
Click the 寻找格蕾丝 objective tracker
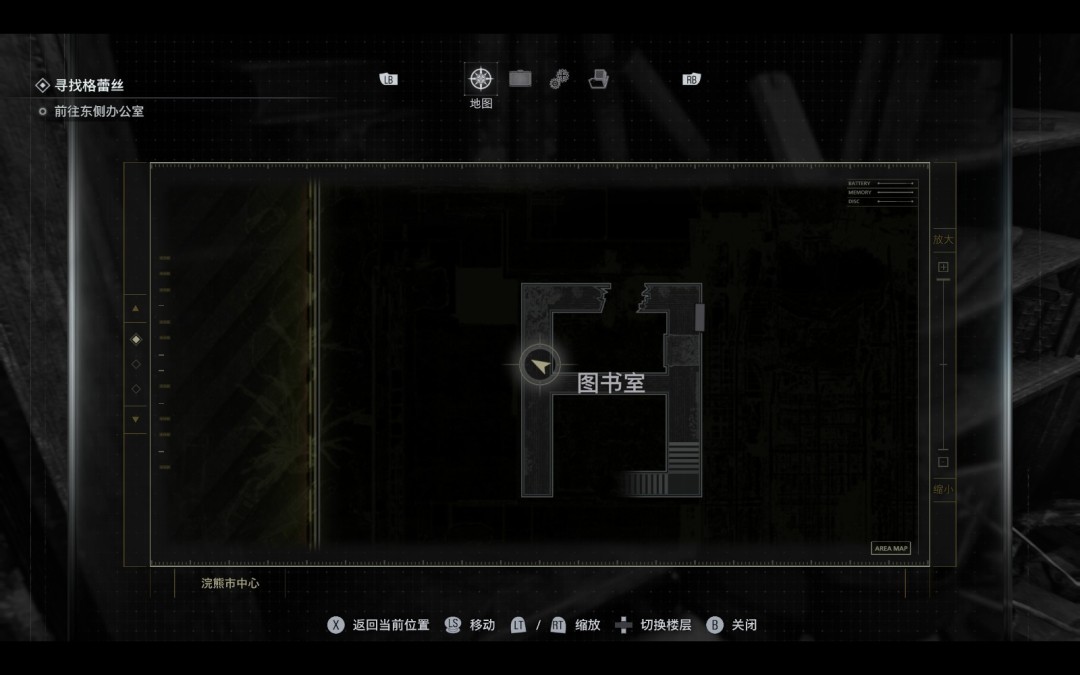(90, 86)
